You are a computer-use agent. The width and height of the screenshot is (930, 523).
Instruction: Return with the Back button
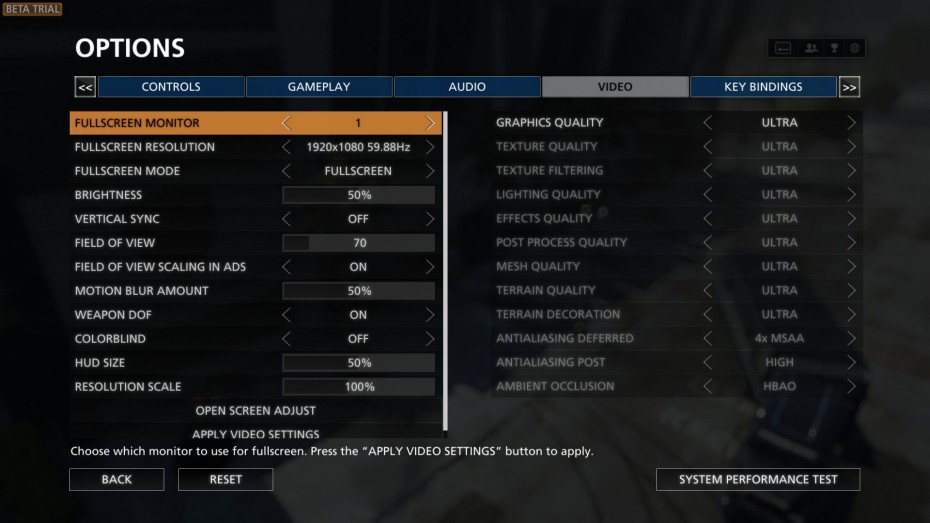117,480
